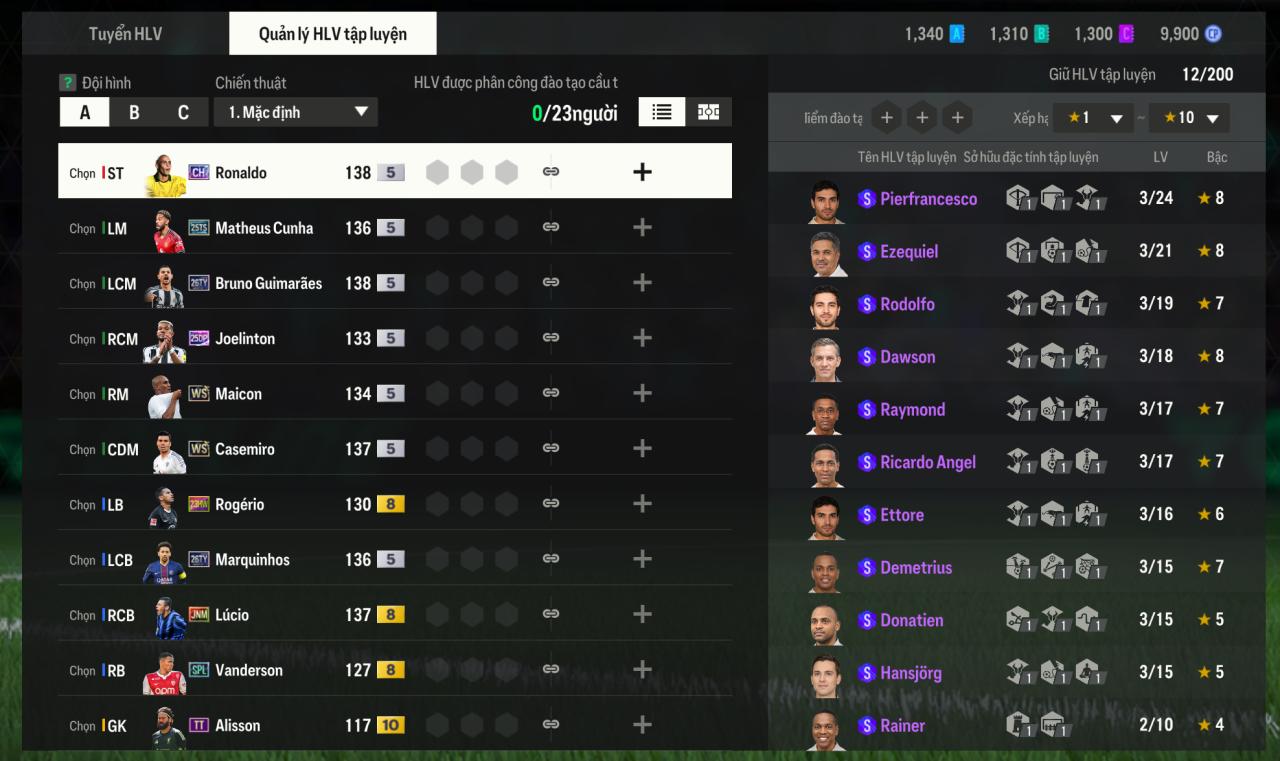Switch to formation pitch view
The height and width of the screenshot is (761, 1280).
click(x=709, y=112)
